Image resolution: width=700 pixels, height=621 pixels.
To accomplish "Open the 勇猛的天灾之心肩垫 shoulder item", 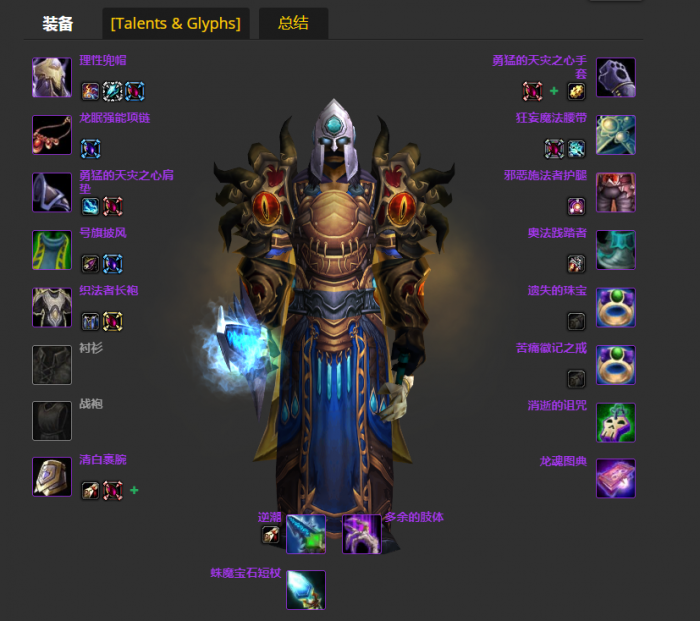I will [51, 192].
